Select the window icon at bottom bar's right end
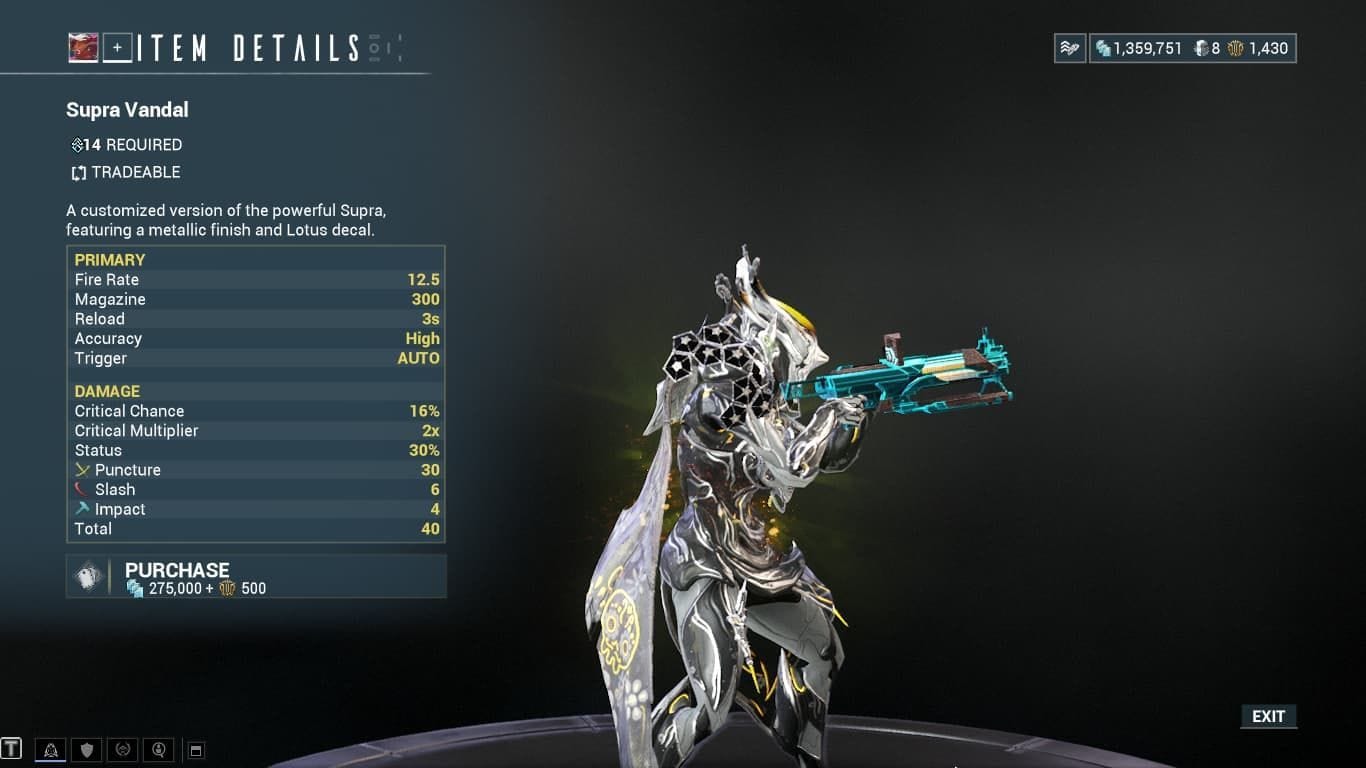Viewport: 1366px width, 768px height. [x=196, y=749]
